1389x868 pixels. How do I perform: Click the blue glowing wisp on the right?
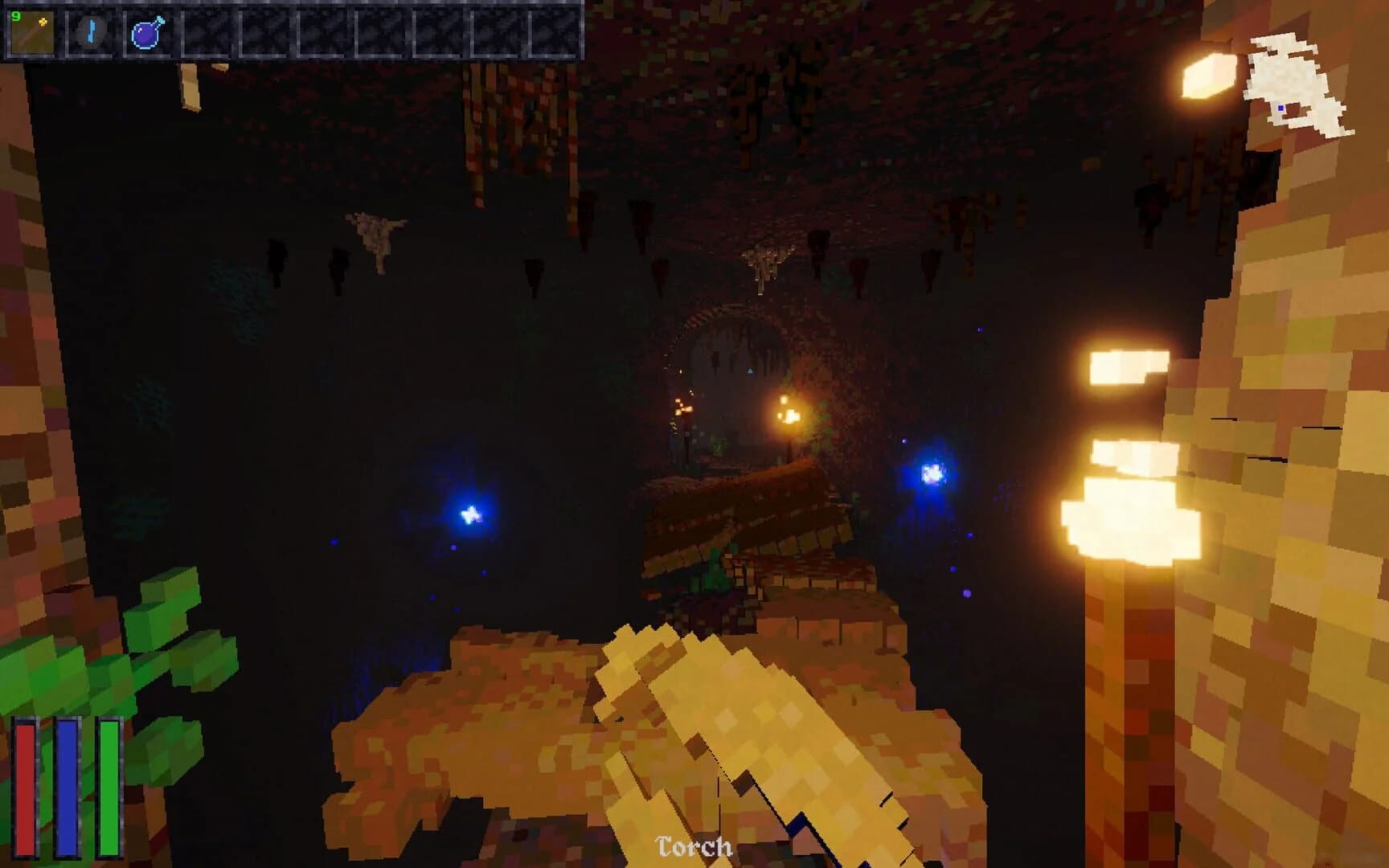point(932,474)
